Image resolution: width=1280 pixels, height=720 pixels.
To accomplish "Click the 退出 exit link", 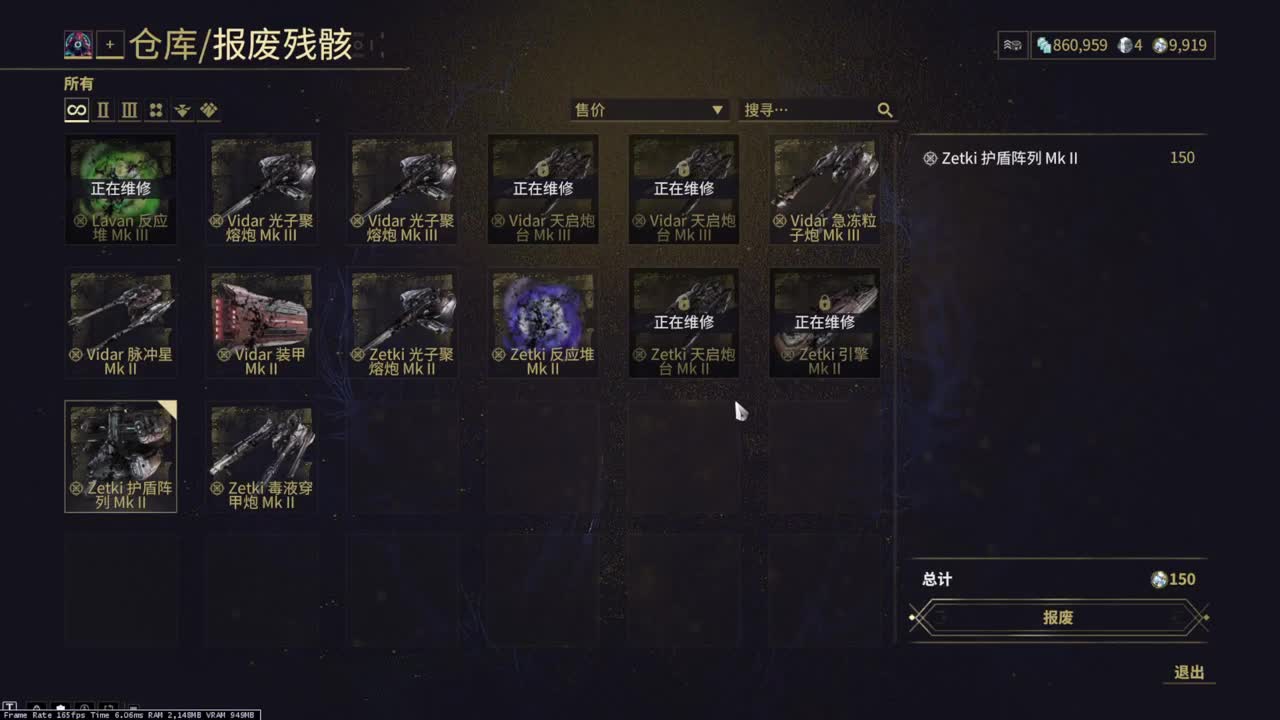I will click(x=1189, y=672).
